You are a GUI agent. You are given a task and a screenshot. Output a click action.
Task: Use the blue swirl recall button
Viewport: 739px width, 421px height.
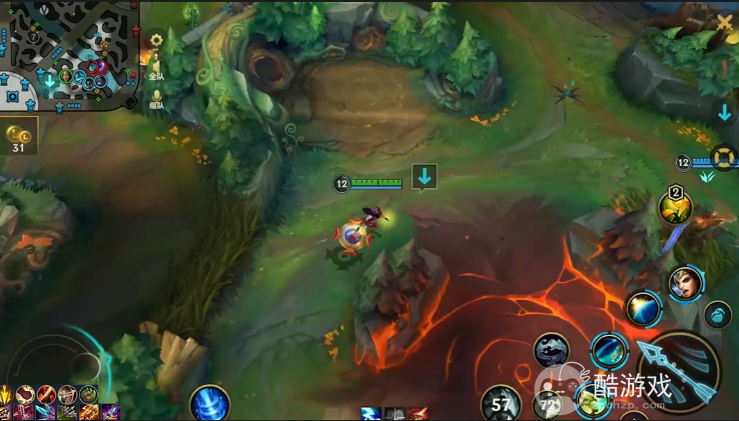210,403
